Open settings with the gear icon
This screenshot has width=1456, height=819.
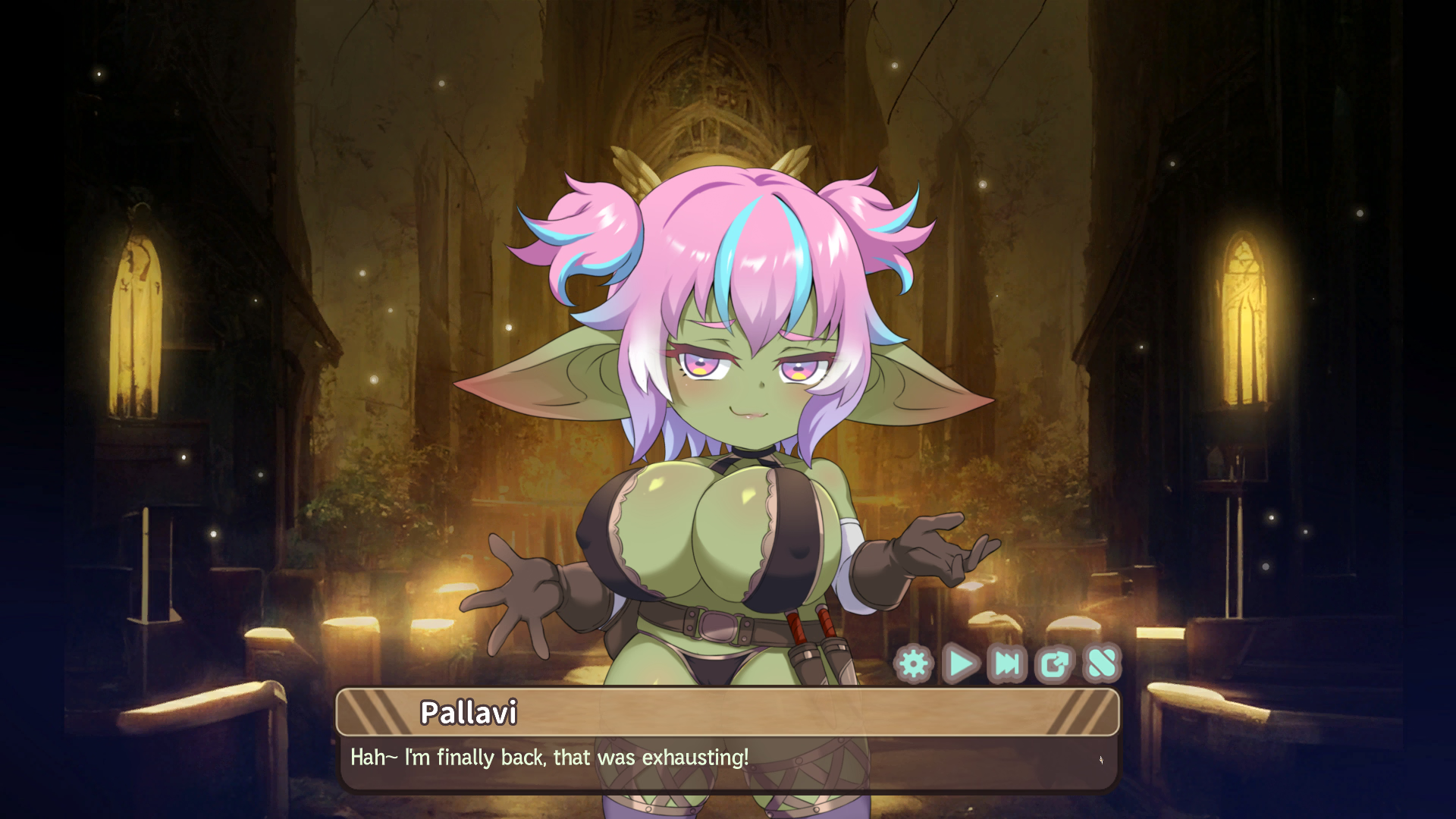[914, 664]
